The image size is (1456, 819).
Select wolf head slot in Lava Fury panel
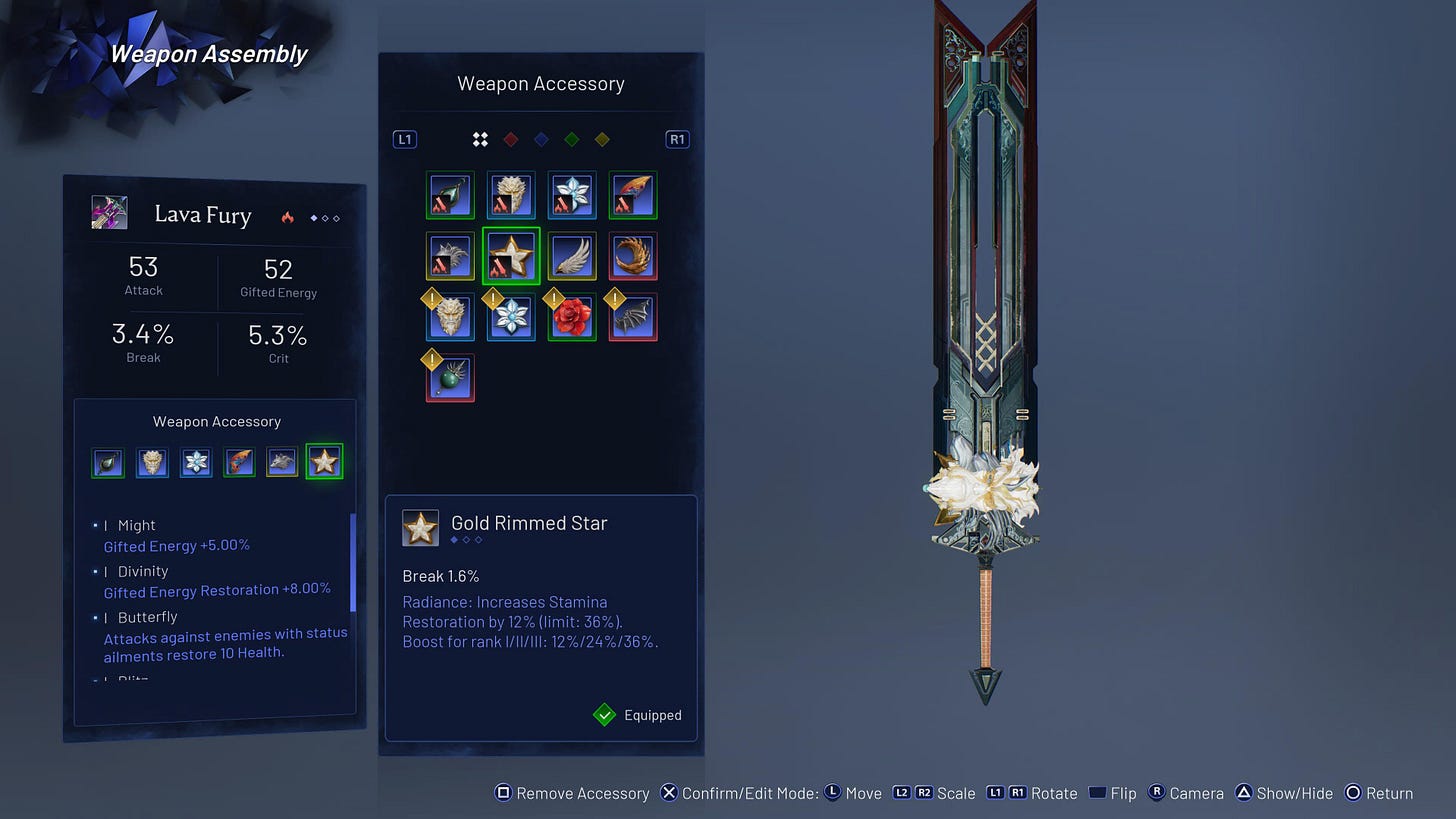(x=282, y=462)
